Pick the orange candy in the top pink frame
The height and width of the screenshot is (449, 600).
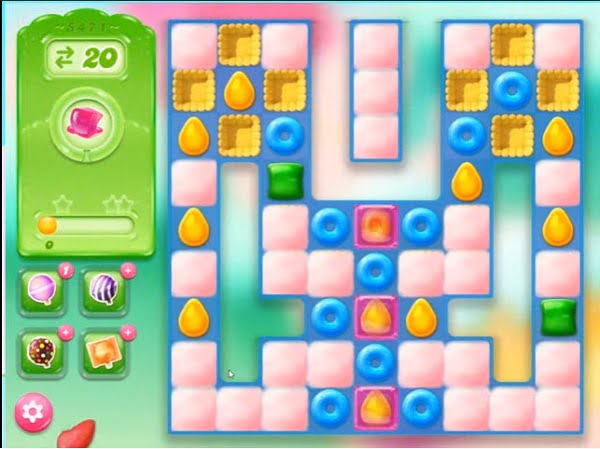[x=376, y=226]
